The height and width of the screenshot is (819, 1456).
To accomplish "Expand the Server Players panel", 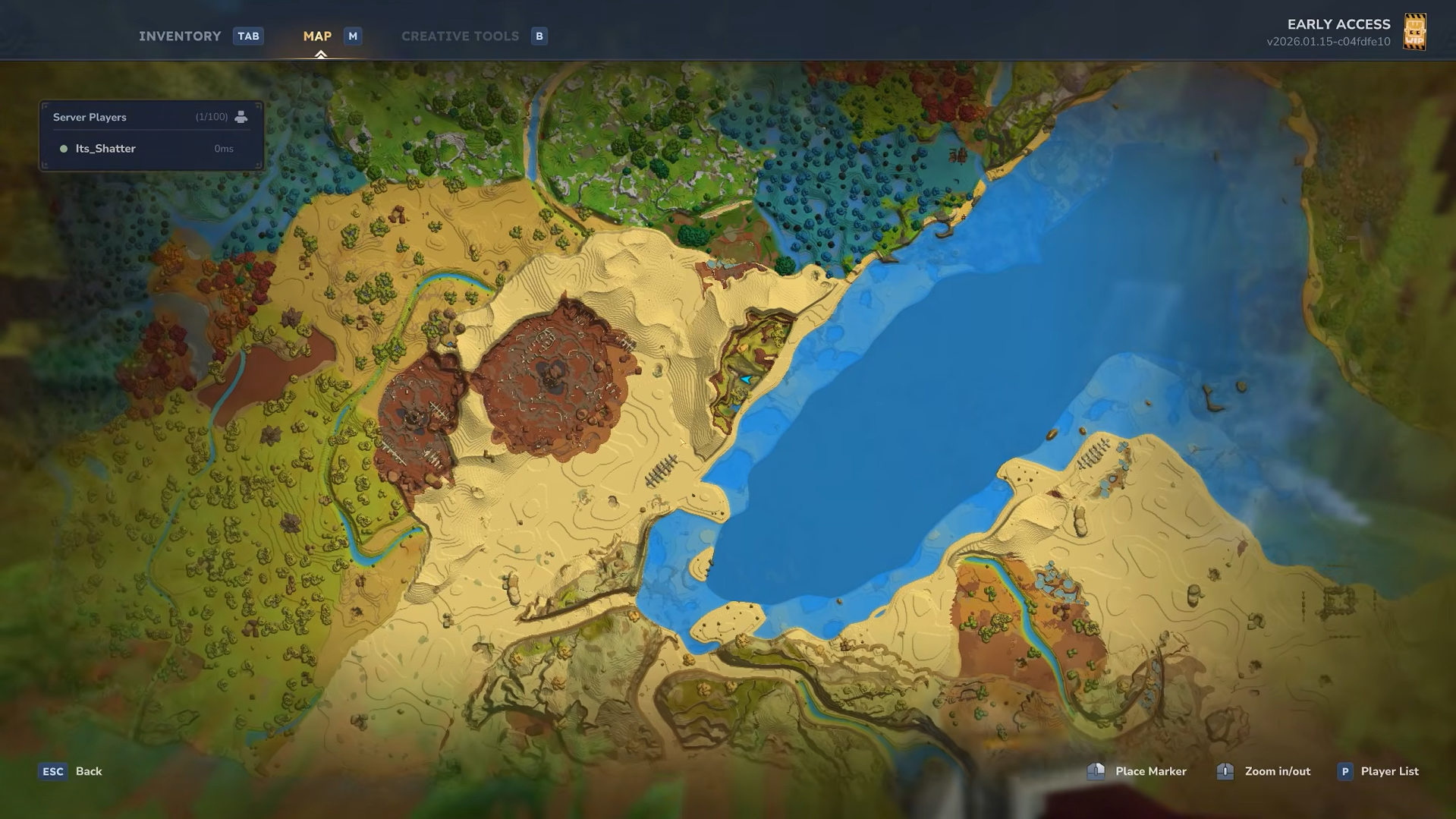I will click(x=149, y=117).
